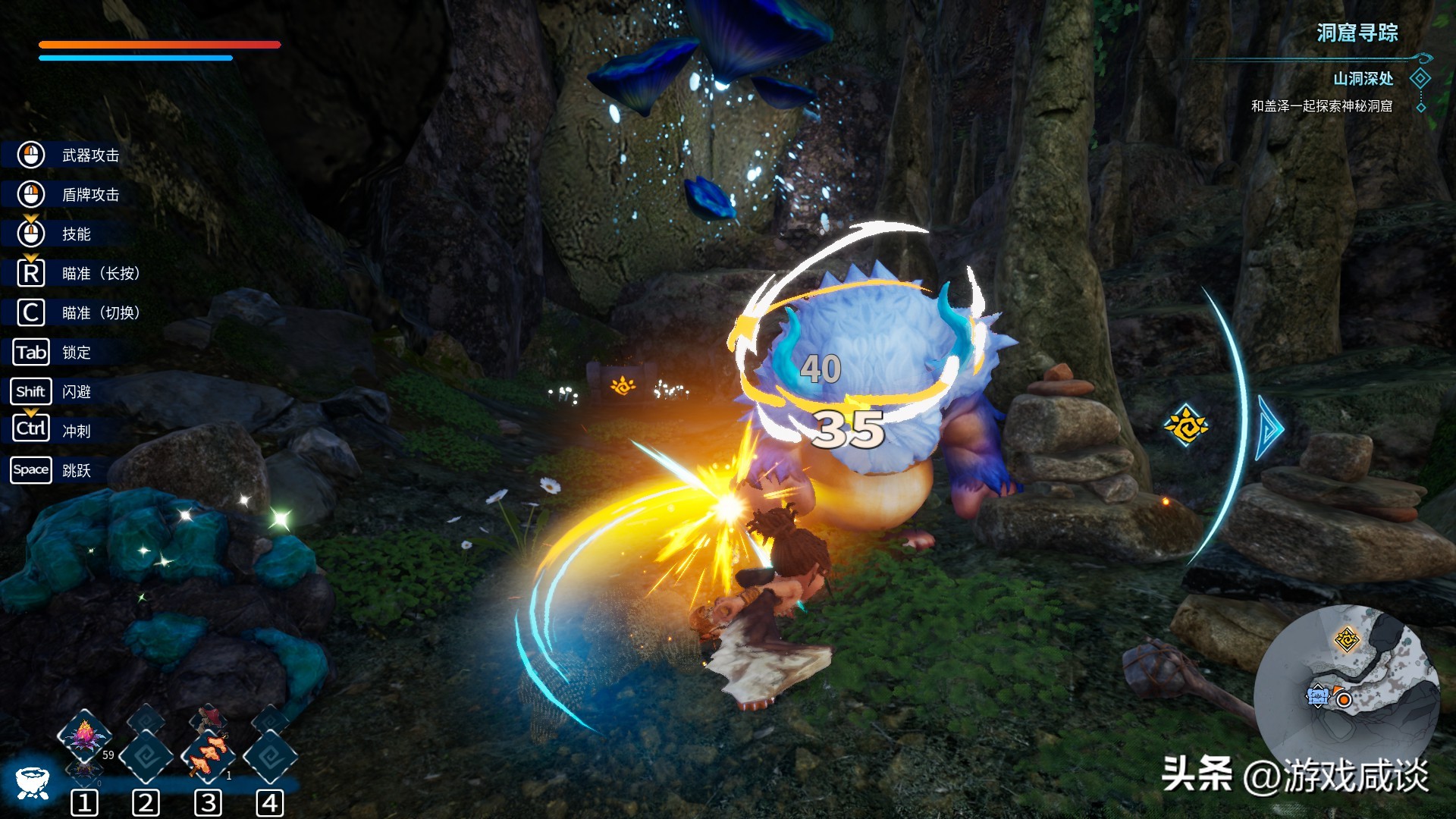Click the yellow quest waypoint icon beside the arc
This screenshot has width=1456, height=819.
coord(1185,425)
